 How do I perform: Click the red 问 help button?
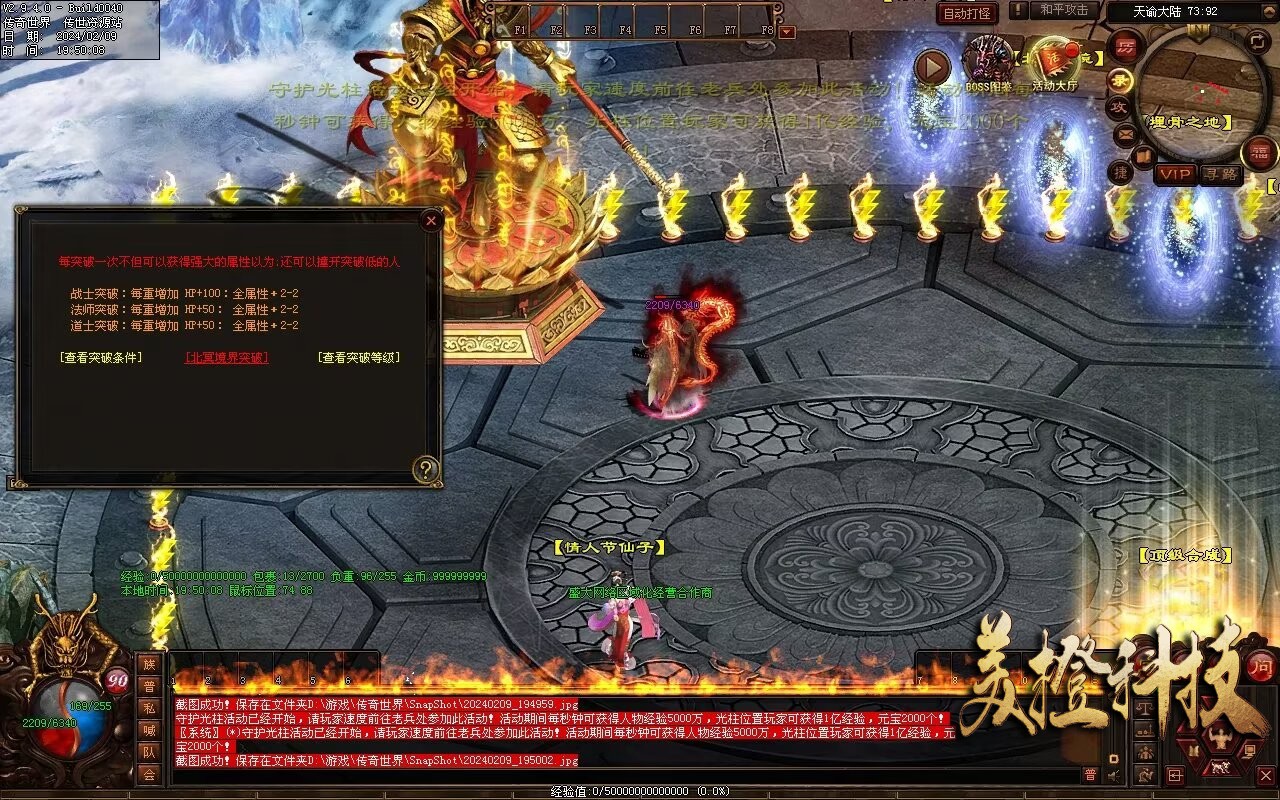click(x=1262, y=666)
